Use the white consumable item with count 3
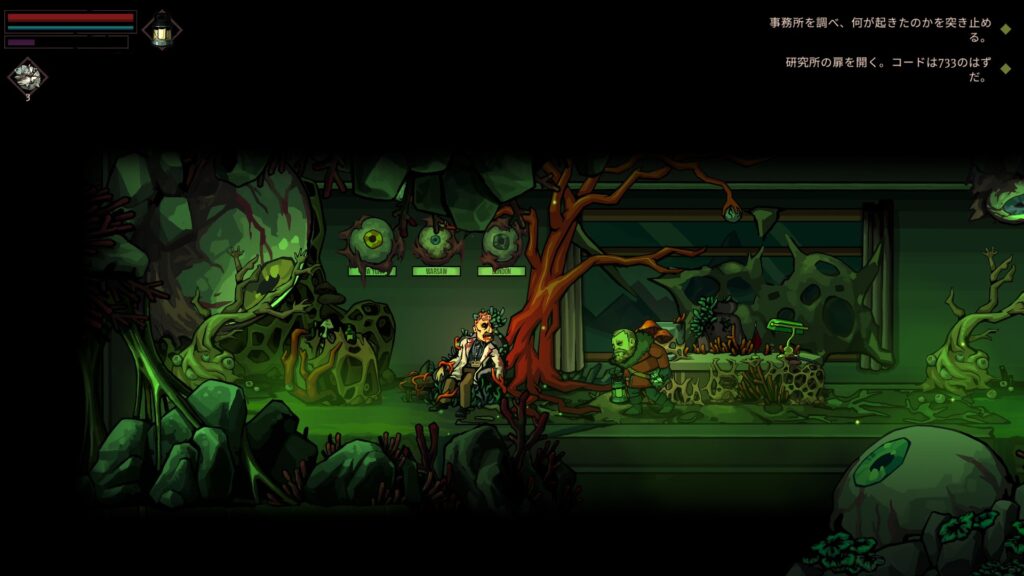 pyautogui.click(x=27, y=76)
